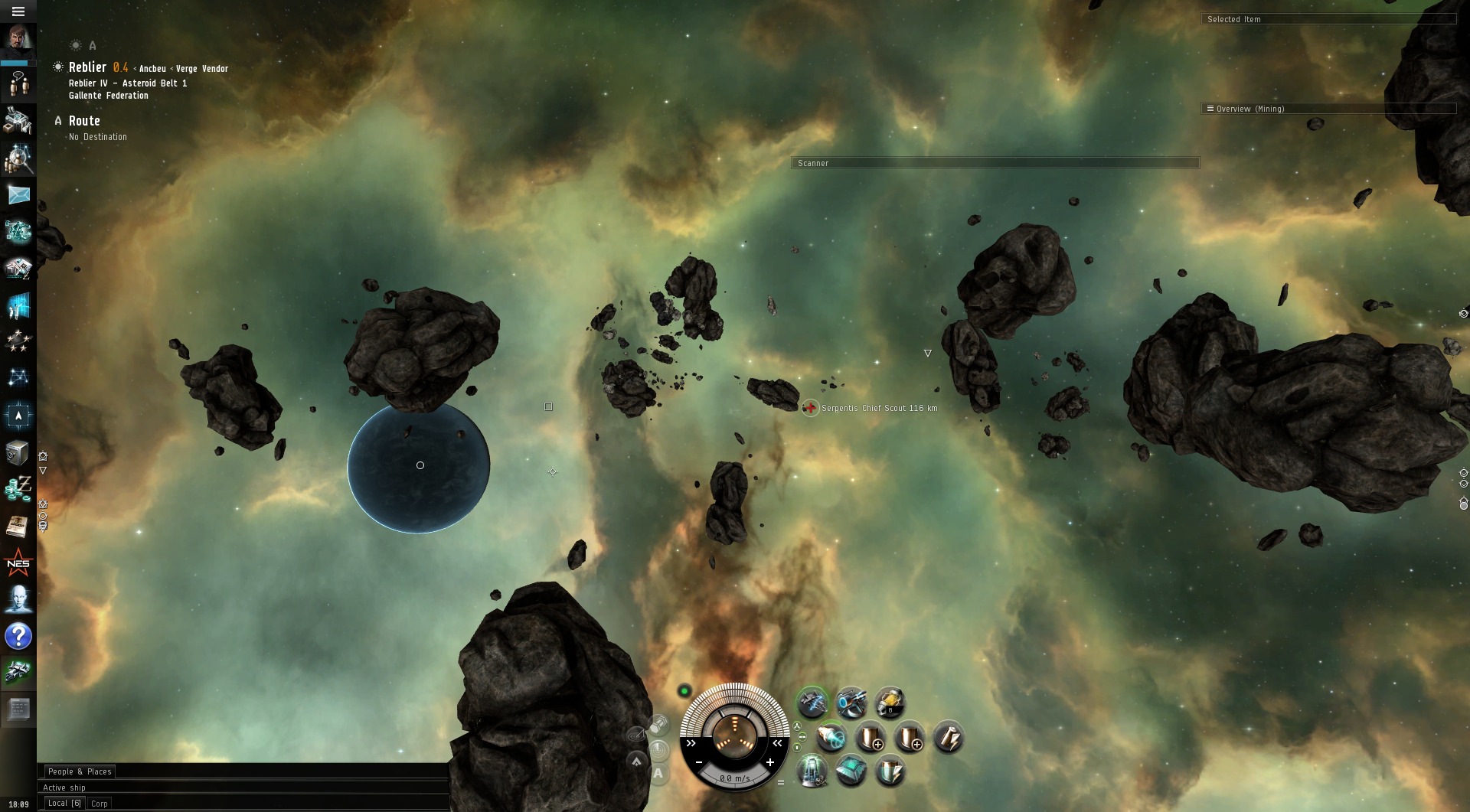Image resolution: width=1470 pixels, height=812 pixels.
Task: Expand the People & Places window
Action: (80, 771)
